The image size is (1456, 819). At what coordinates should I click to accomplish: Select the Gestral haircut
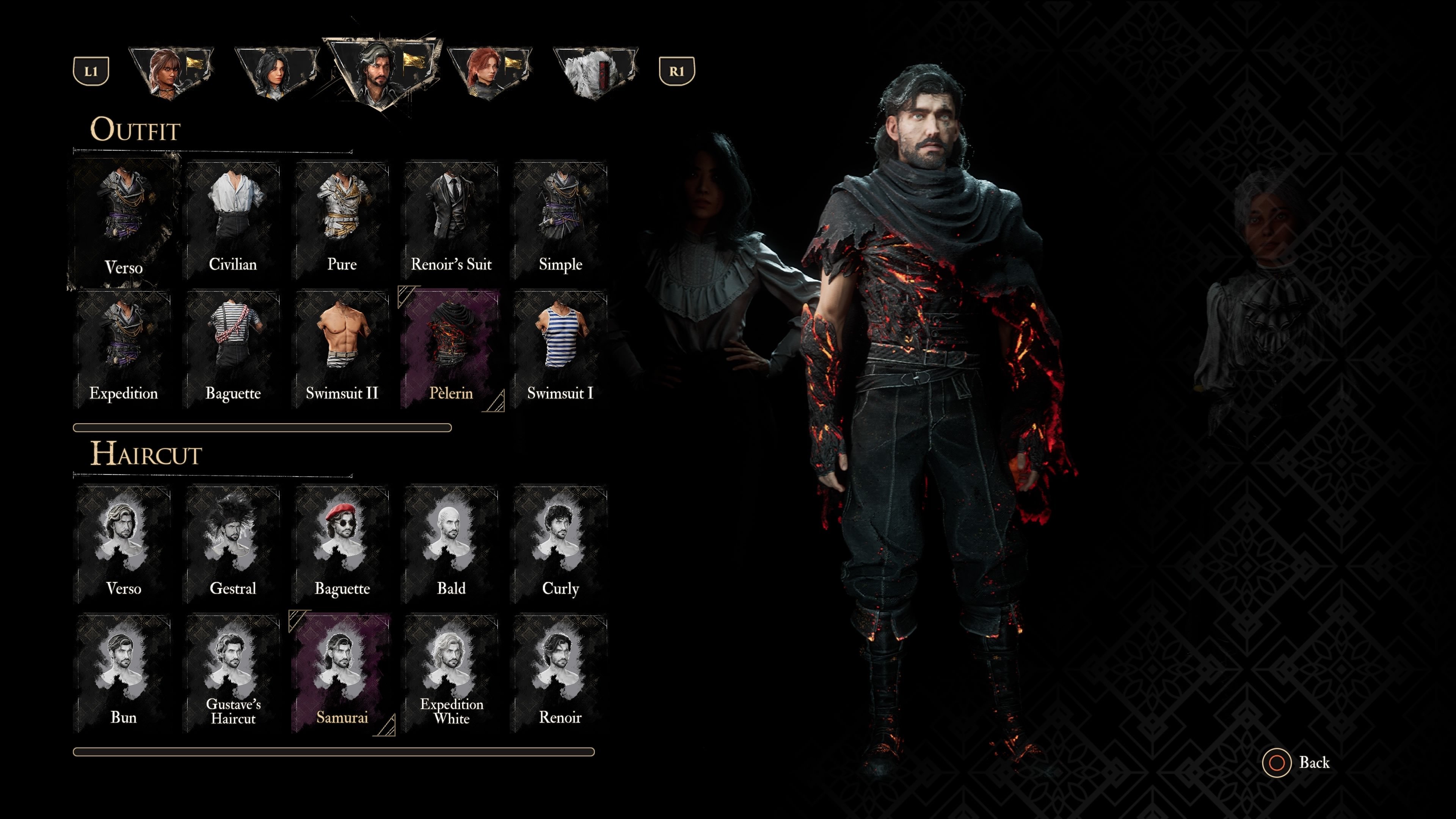(233, 544)
